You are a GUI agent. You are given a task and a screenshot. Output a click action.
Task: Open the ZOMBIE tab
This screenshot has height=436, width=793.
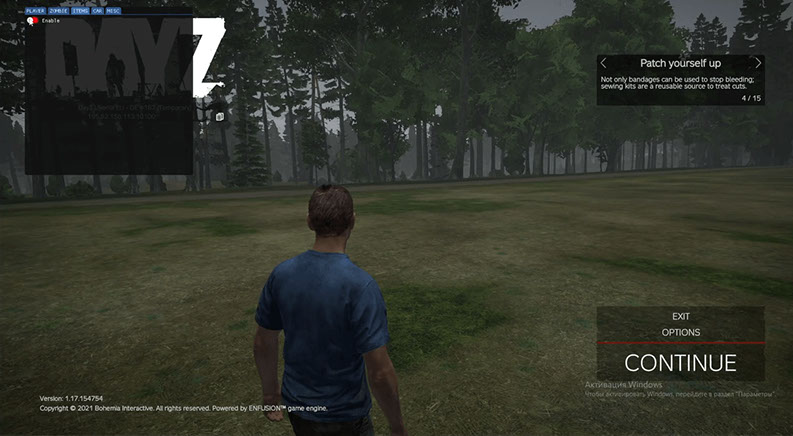[58, 10]
